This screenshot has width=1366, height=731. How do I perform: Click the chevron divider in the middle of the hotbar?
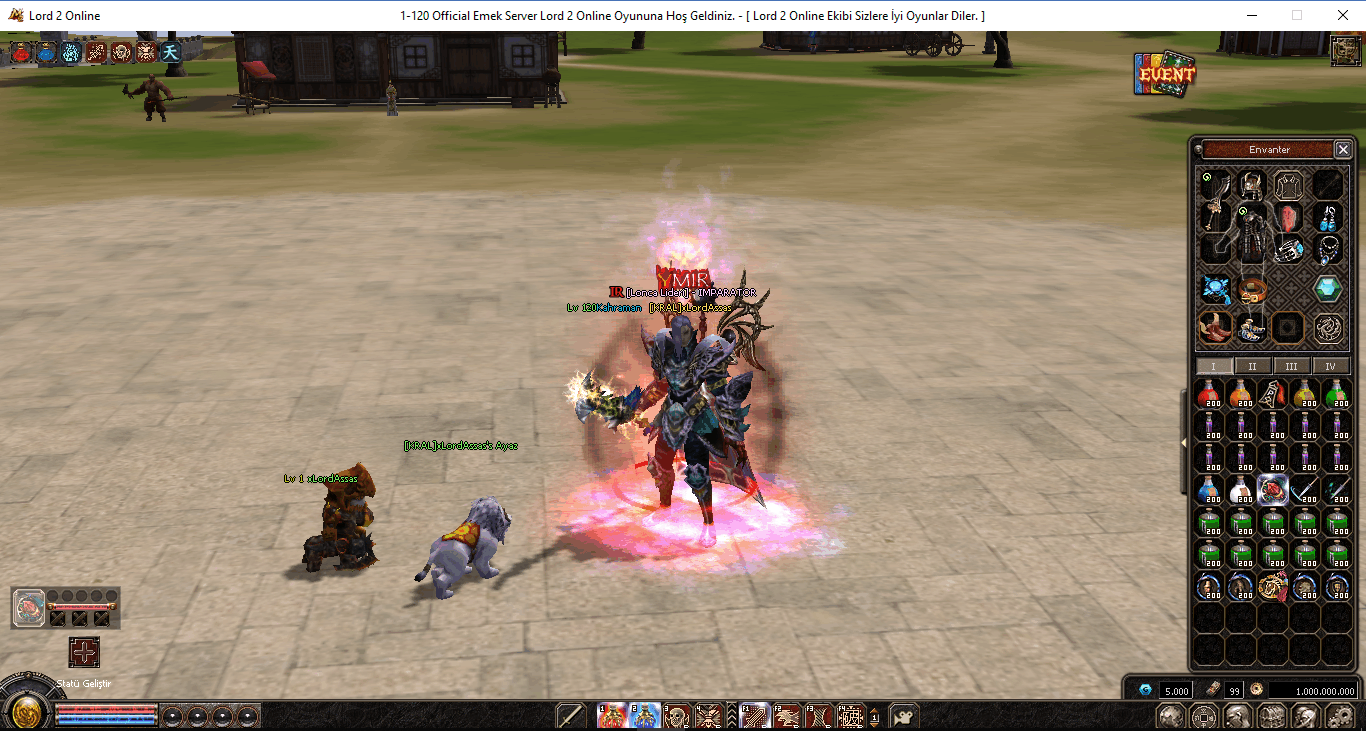pyautogui.click(x=730, y=715)
